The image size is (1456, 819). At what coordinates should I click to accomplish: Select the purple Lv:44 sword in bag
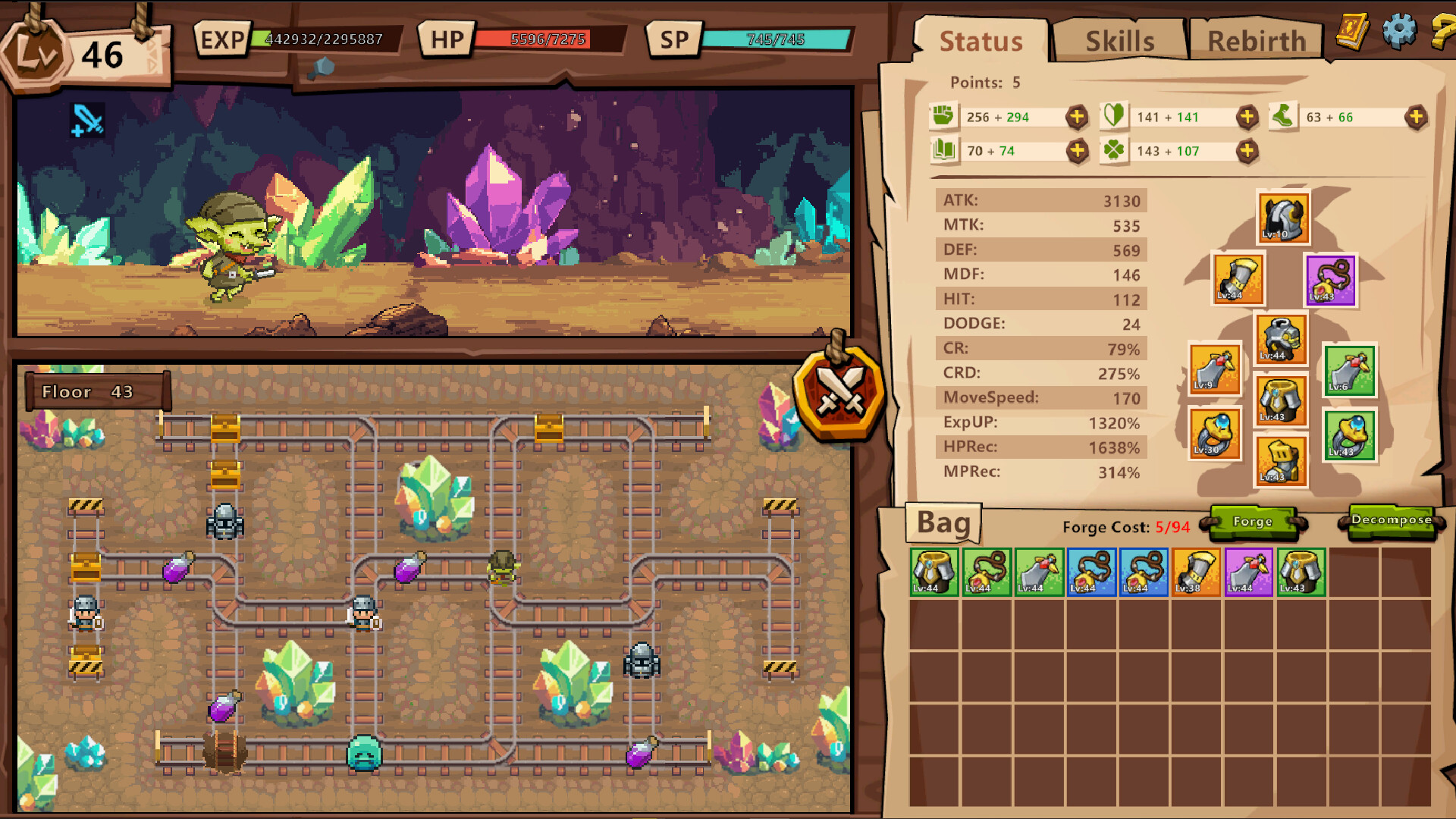point(1248,572)
